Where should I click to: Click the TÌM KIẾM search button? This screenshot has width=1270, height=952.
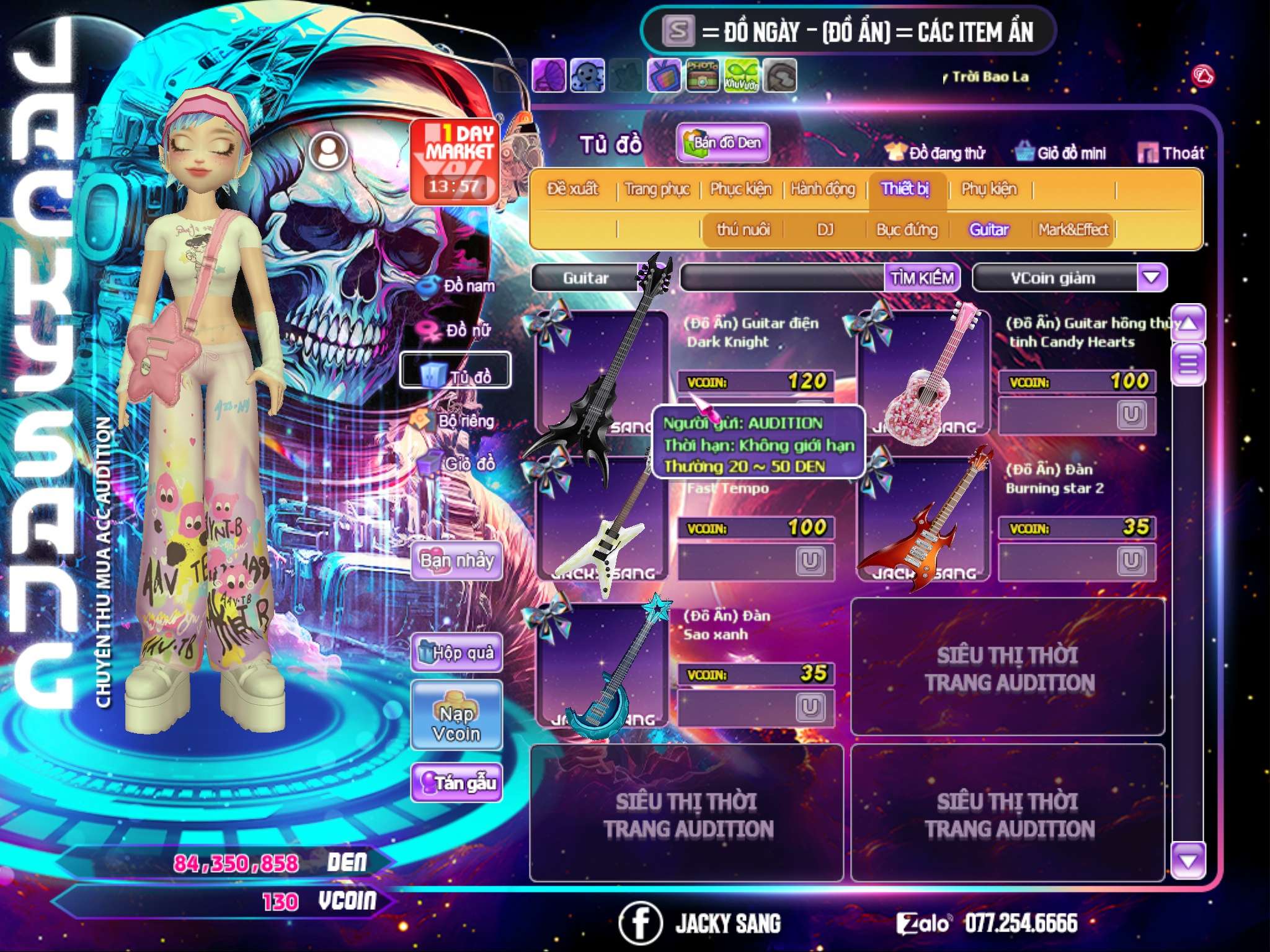(921, 278)
